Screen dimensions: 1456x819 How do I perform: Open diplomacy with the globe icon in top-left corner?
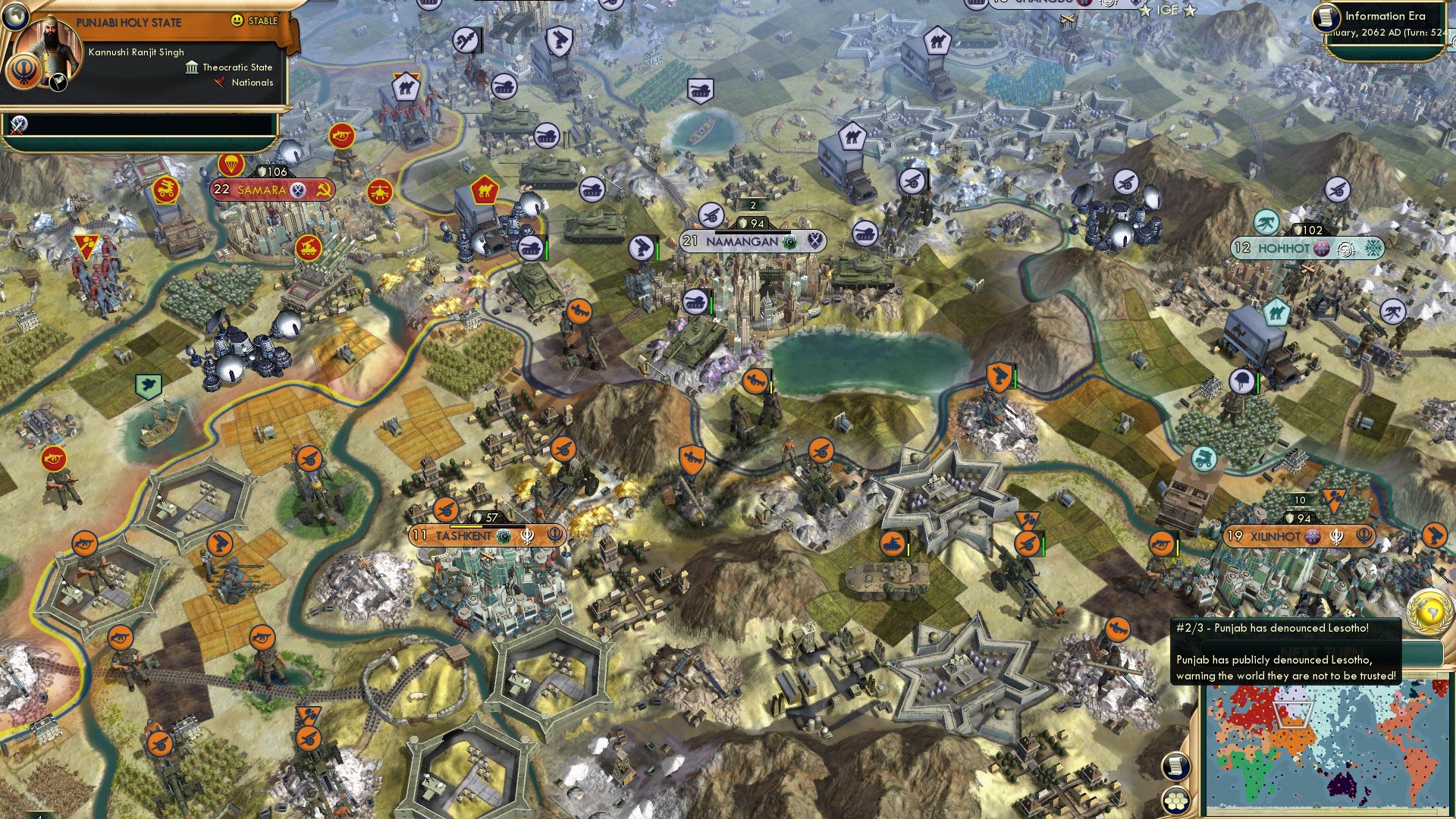17,17
